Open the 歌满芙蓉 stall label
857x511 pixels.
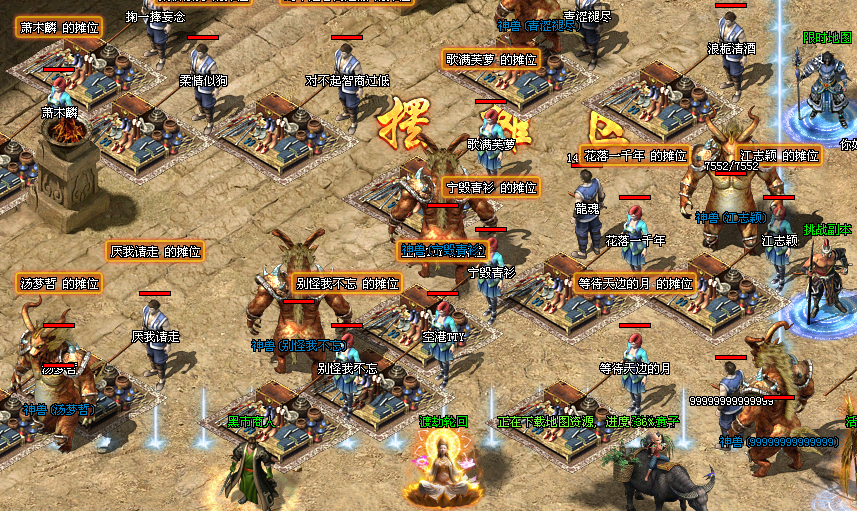point(491,59)
